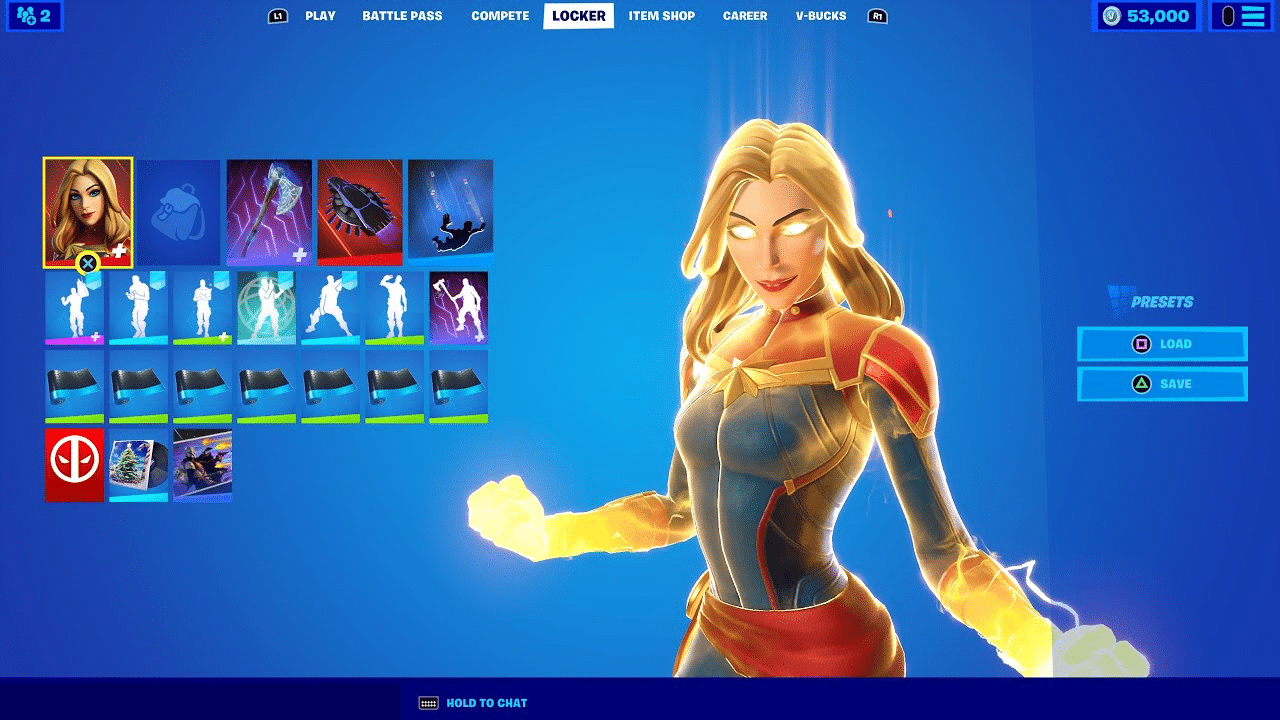Go to the Career tab
Screen dimensions: 1280x720
tap(744, 15)
